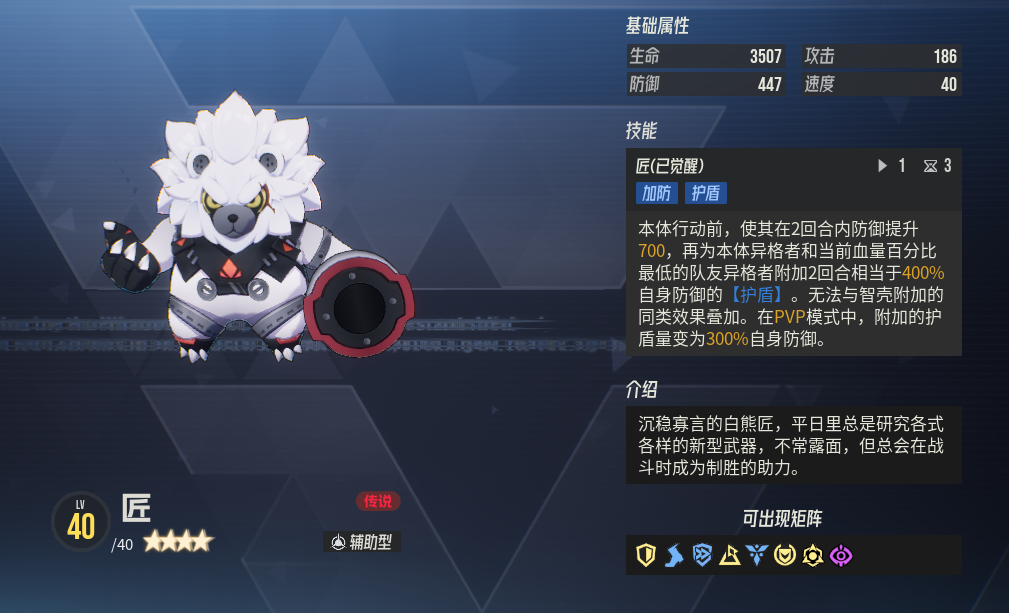This screenshot has height=613, width=1009.
Task: Select the blue winged emblem matrix icon
Action: tap(757, 555)
